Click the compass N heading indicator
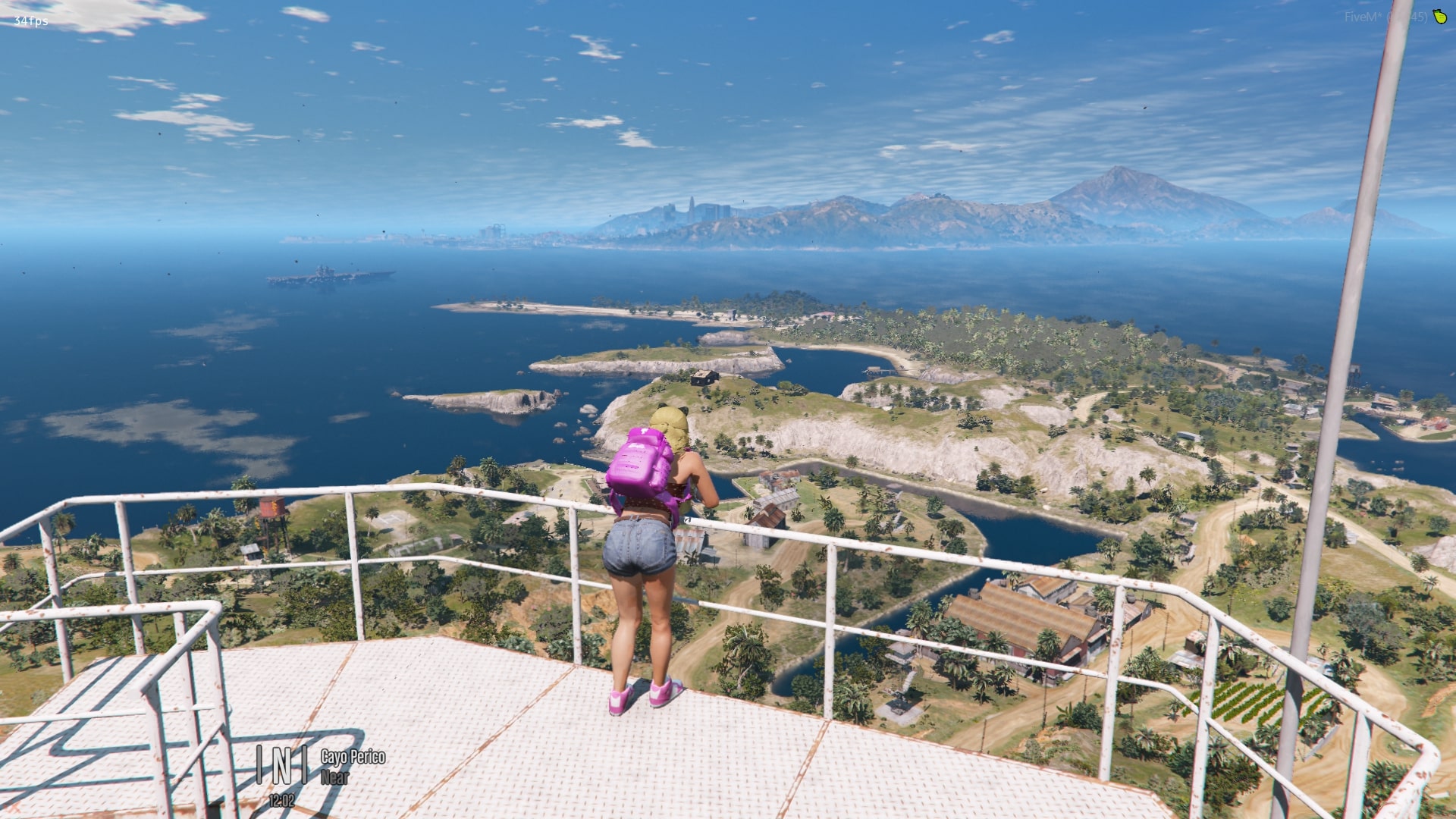The width and height of the screenshot is (1456, 819). pos(281,765)
